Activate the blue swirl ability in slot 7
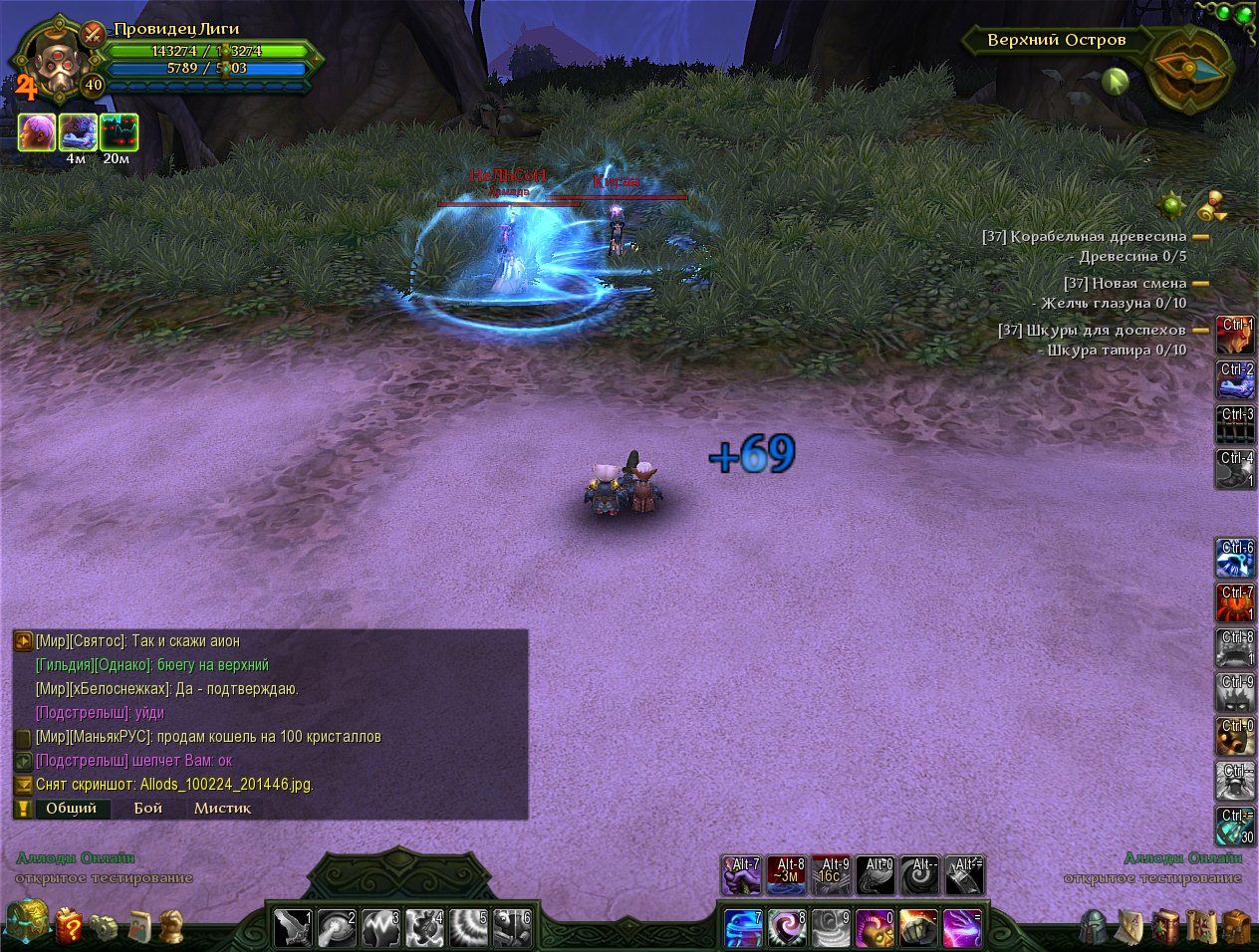The image size is (1259, 952). [x=743, y=928]
